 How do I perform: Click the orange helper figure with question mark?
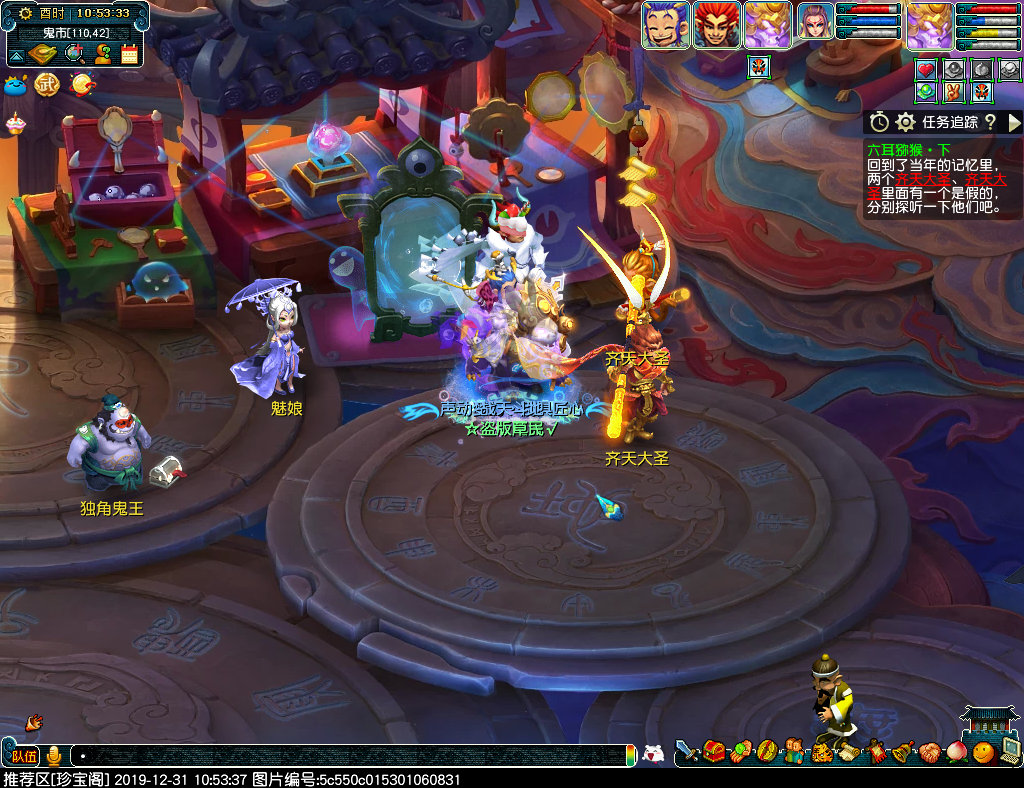[x=101, y=54]
